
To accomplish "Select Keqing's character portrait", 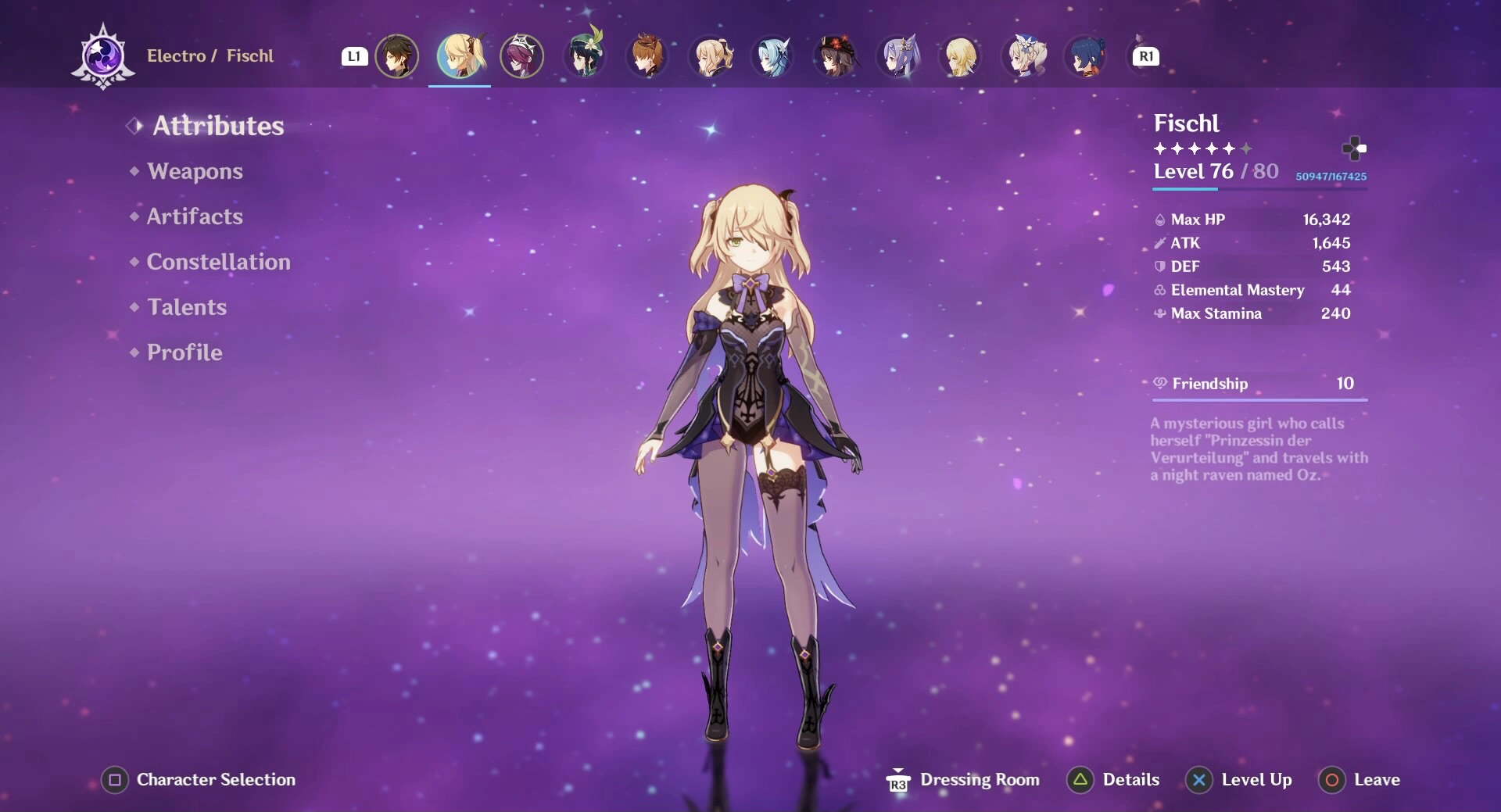I will (897, 55).
